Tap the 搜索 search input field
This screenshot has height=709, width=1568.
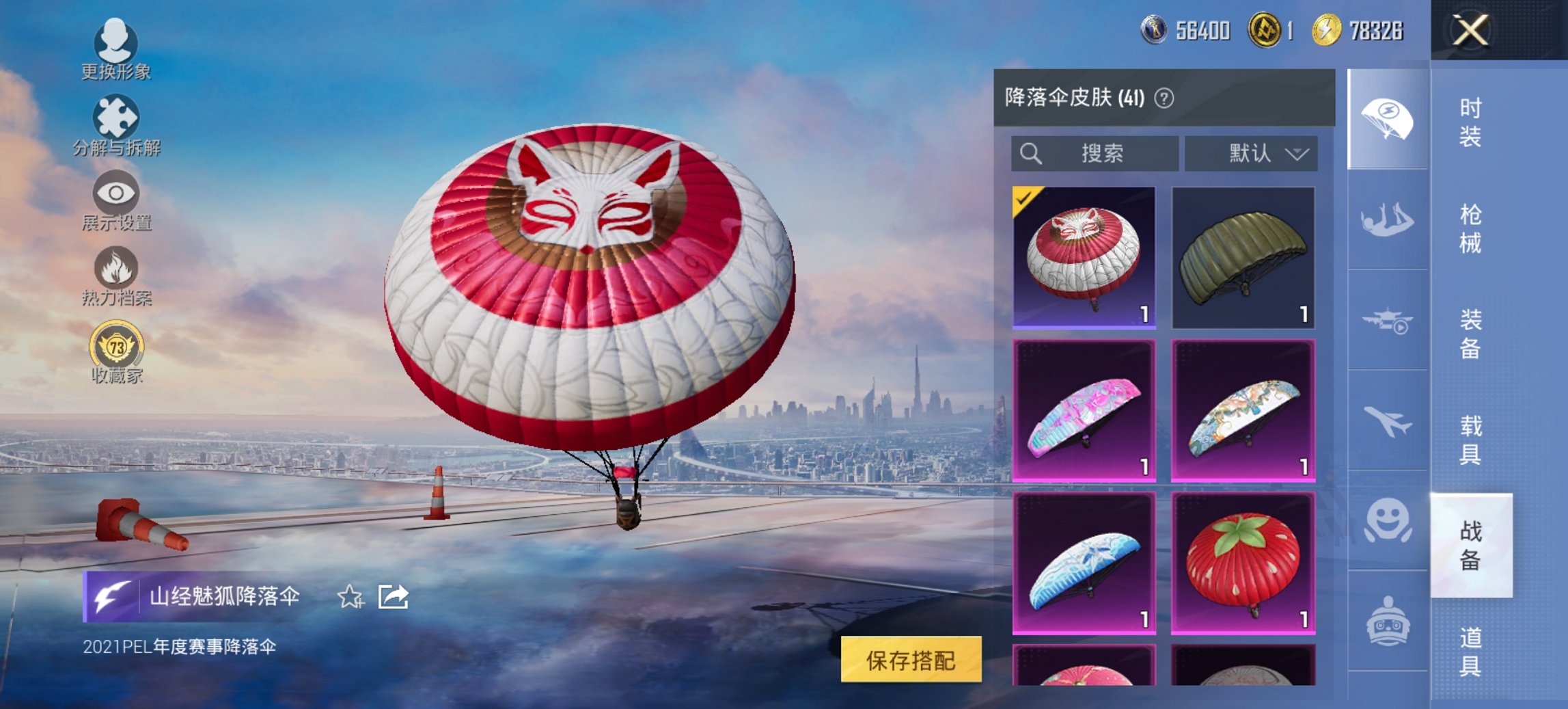(x=1093, y=154)
